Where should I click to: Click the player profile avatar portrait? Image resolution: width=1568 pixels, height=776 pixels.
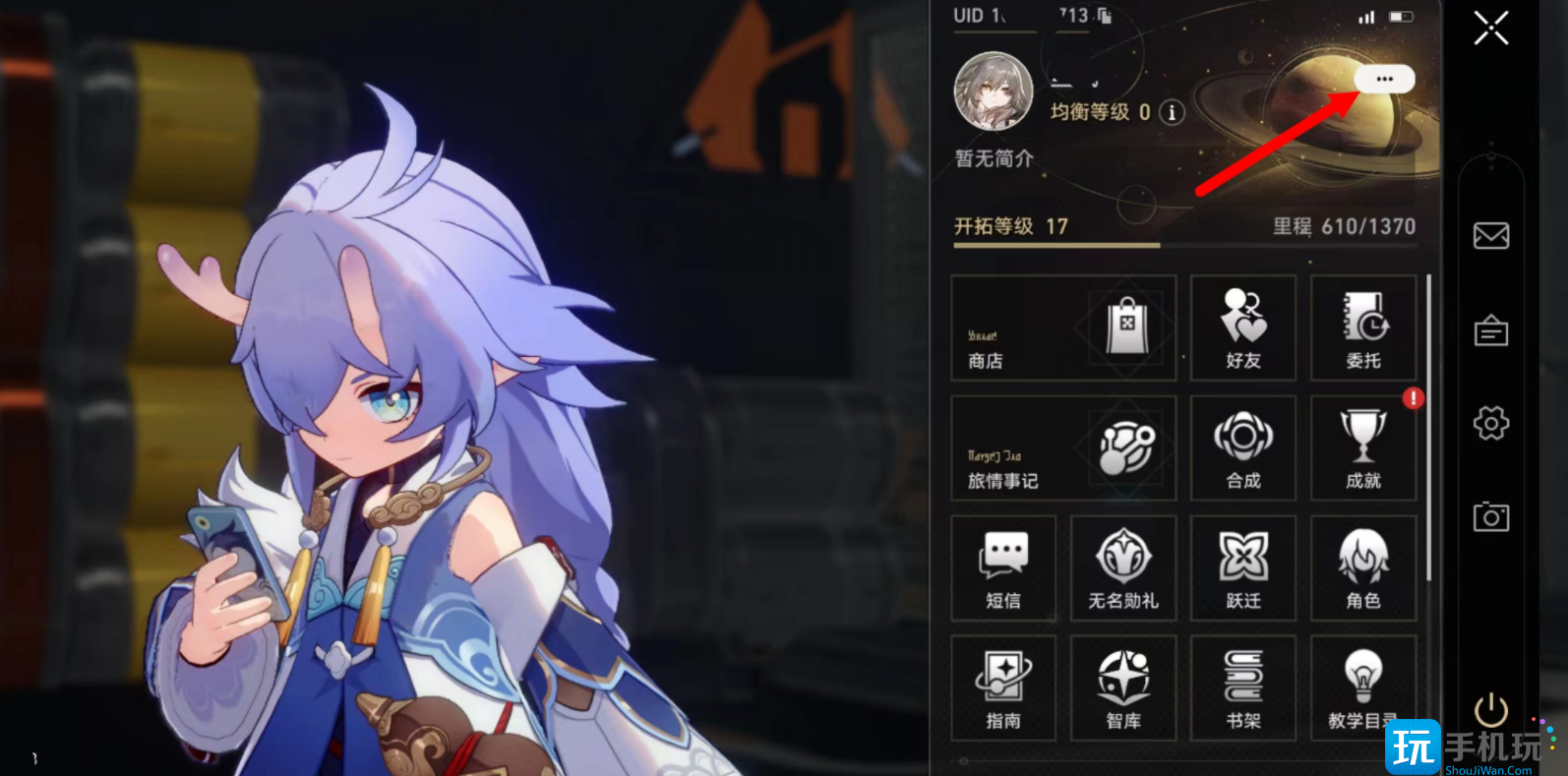[x=993, y=91]
